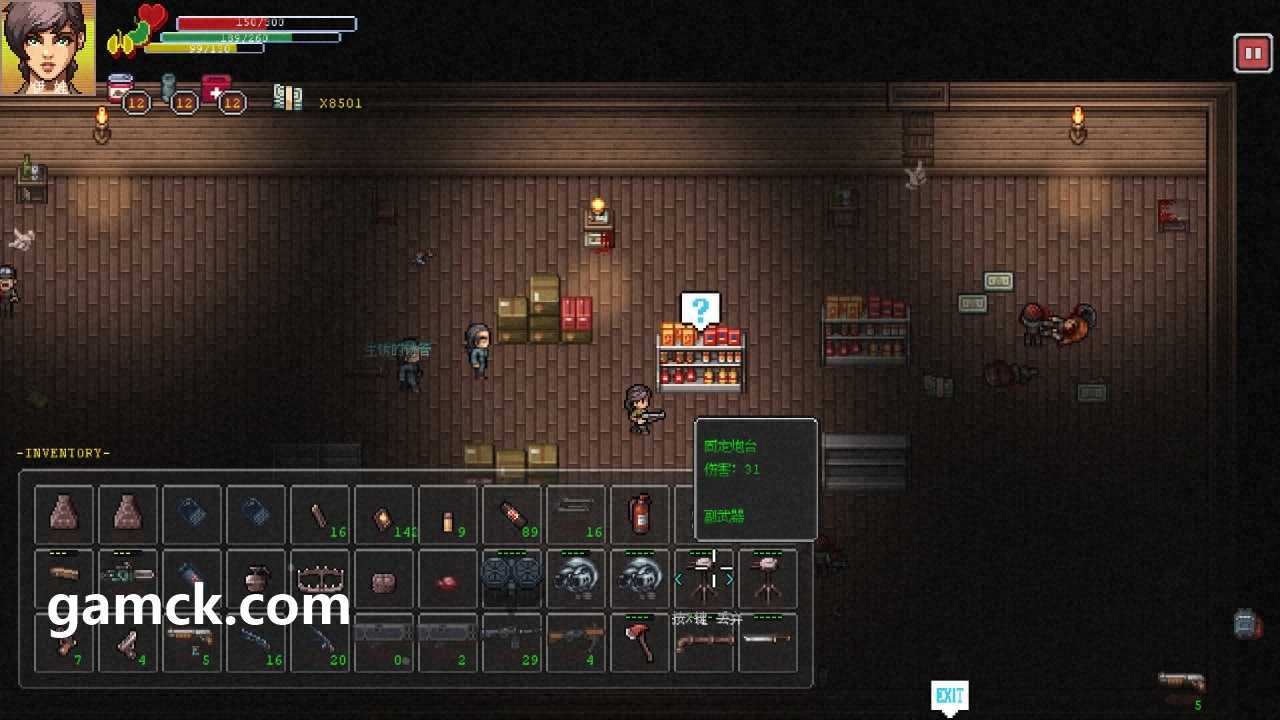Select the green minigun inventory slot
Image resolution: width=1280 pixels, height=720 pixels.
coord(128,578)
